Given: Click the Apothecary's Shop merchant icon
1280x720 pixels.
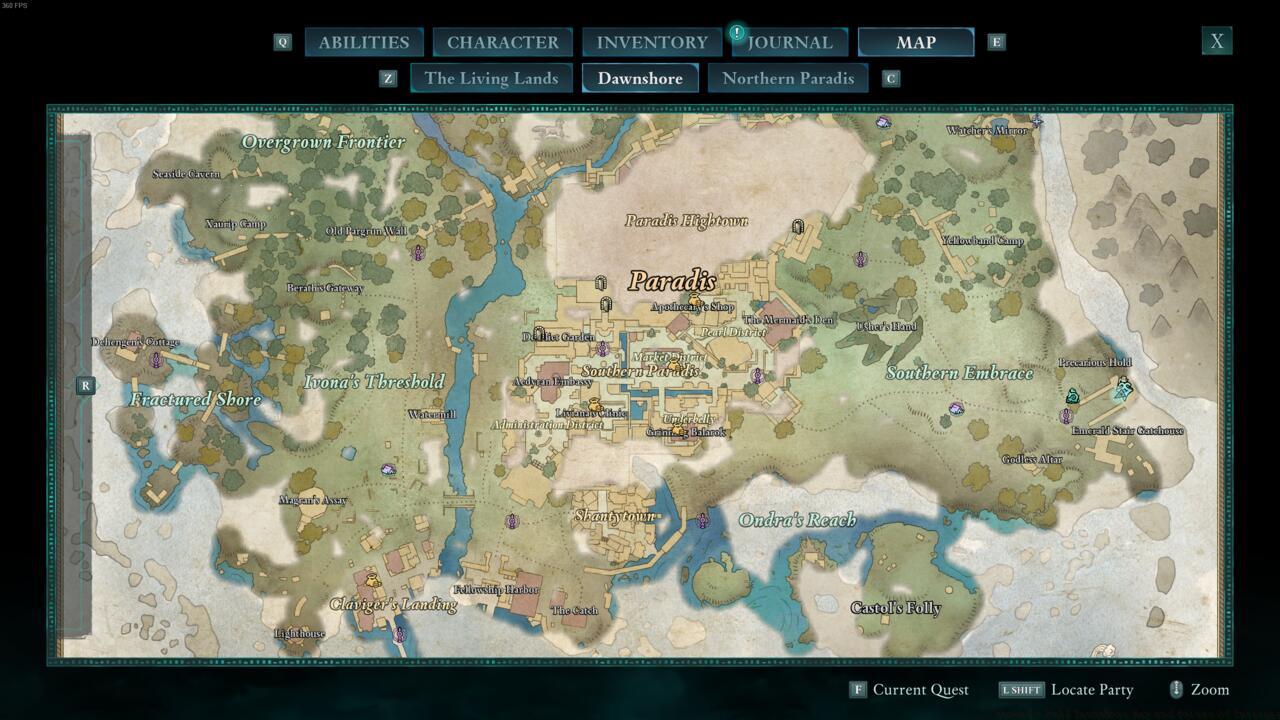Looking at the screenshot, I should pos(695,299).
